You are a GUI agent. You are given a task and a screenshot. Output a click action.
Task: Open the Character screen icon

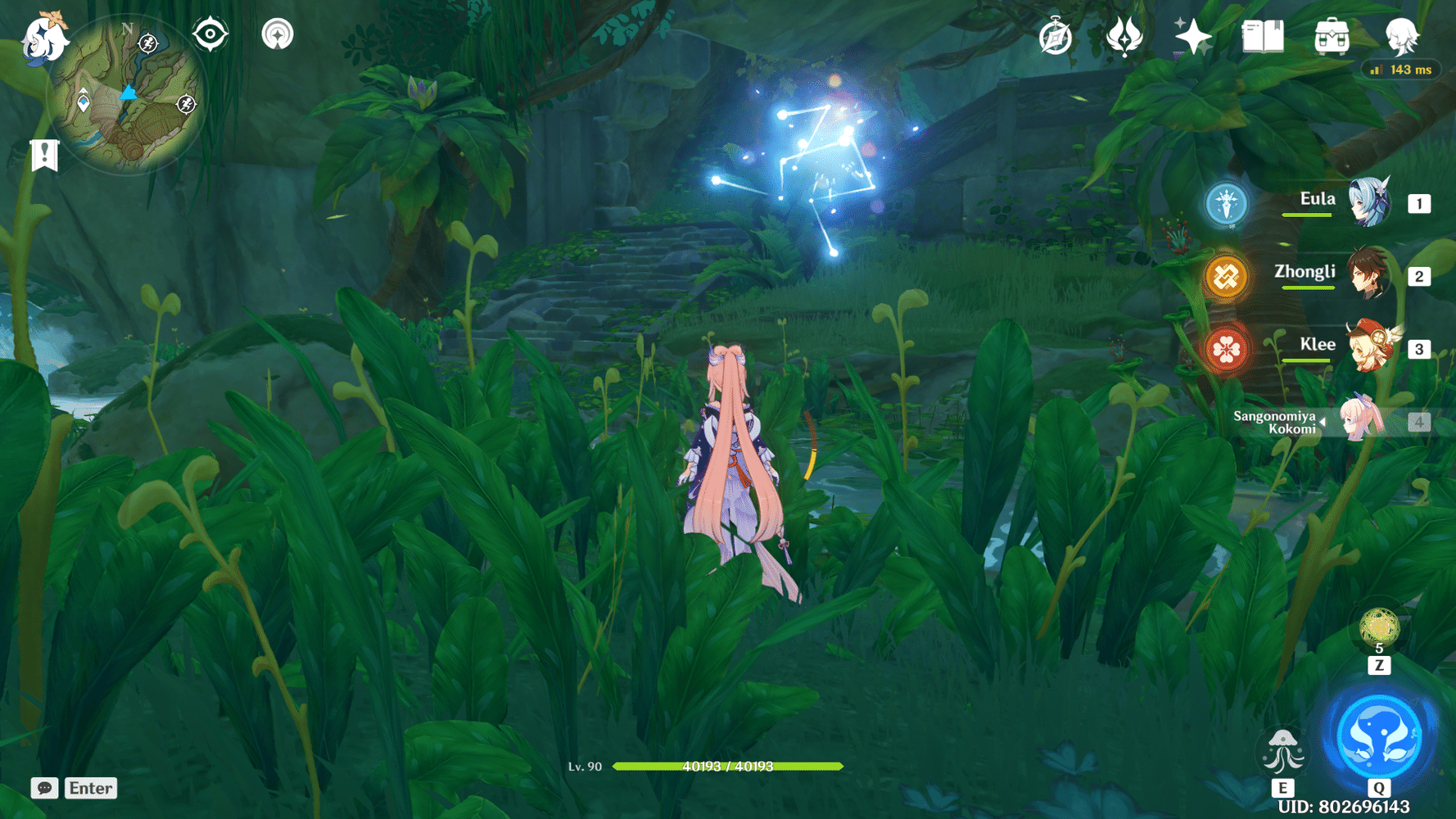[1402, 36]
